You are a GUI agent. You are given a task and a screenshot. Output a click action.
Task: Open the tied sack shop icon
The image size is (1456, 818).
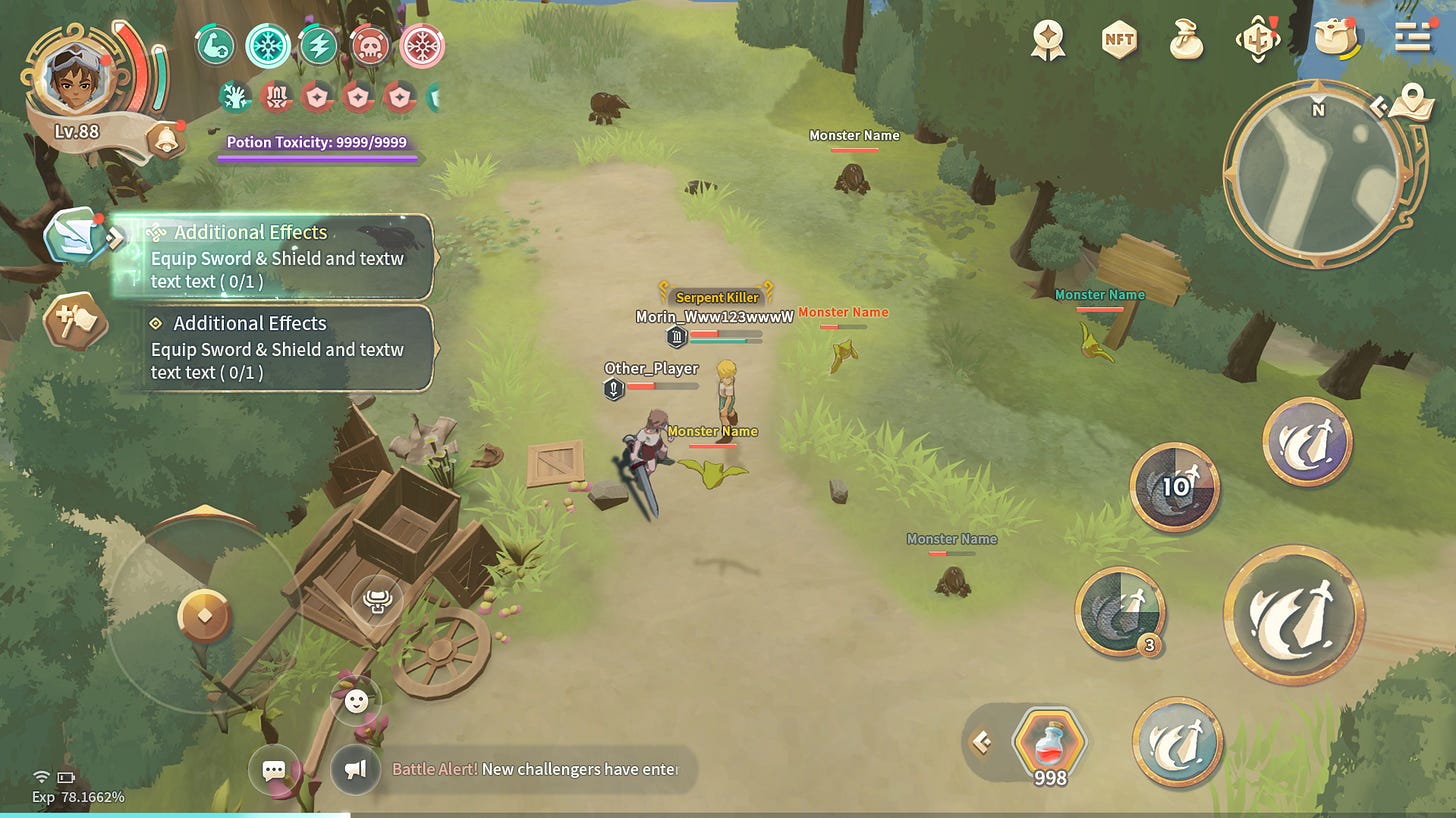1186,40
